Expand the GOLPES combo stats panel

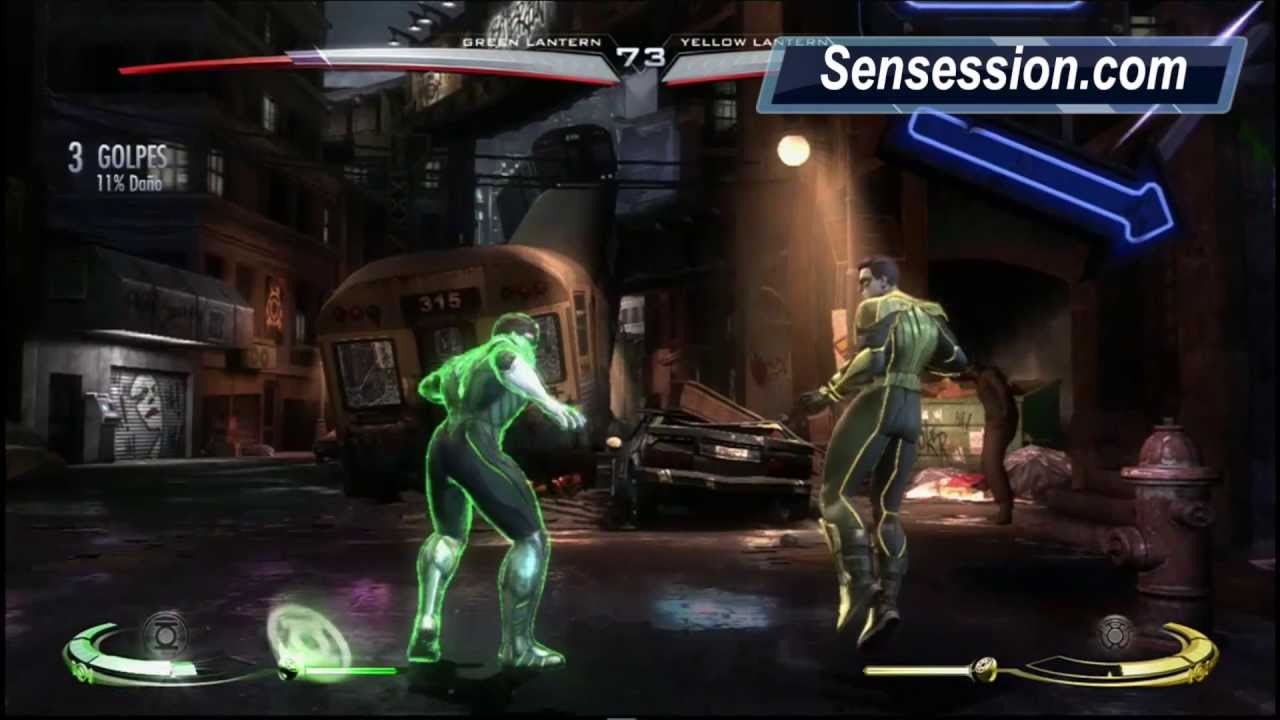coord(115,159)
